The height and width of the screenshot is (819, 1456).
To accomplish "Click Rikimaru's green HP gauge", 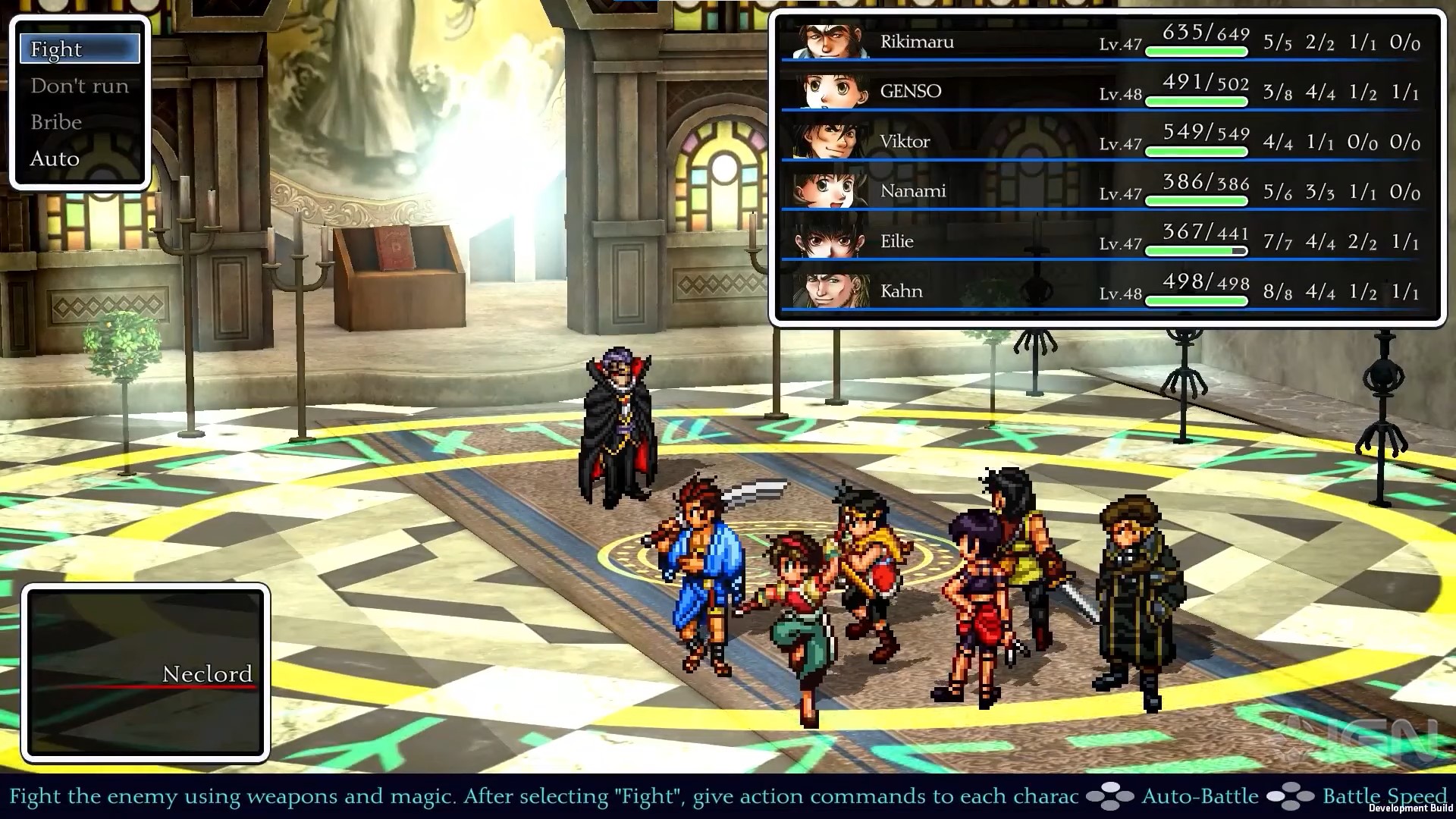I will pos(1197,51).
